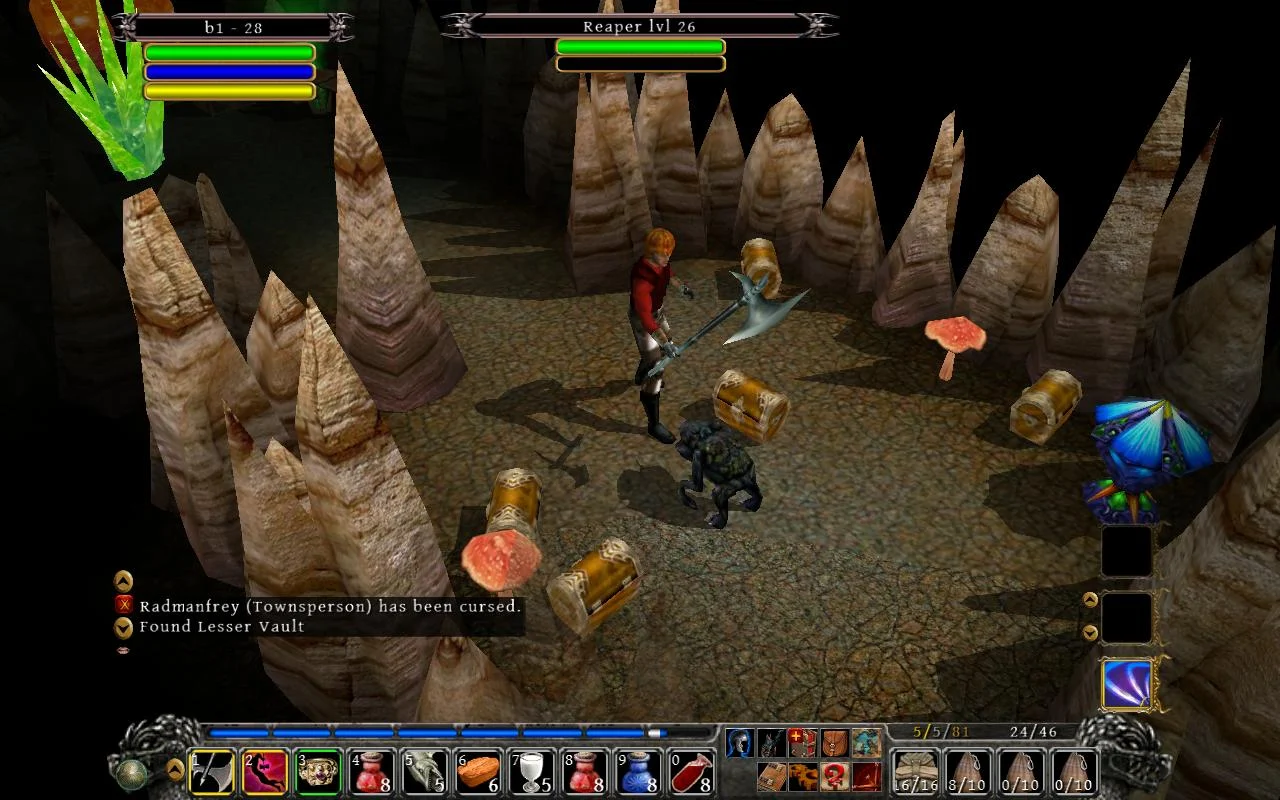Open the spellbook icon in the menu row
1280x800 pixels.
(770, 776)
